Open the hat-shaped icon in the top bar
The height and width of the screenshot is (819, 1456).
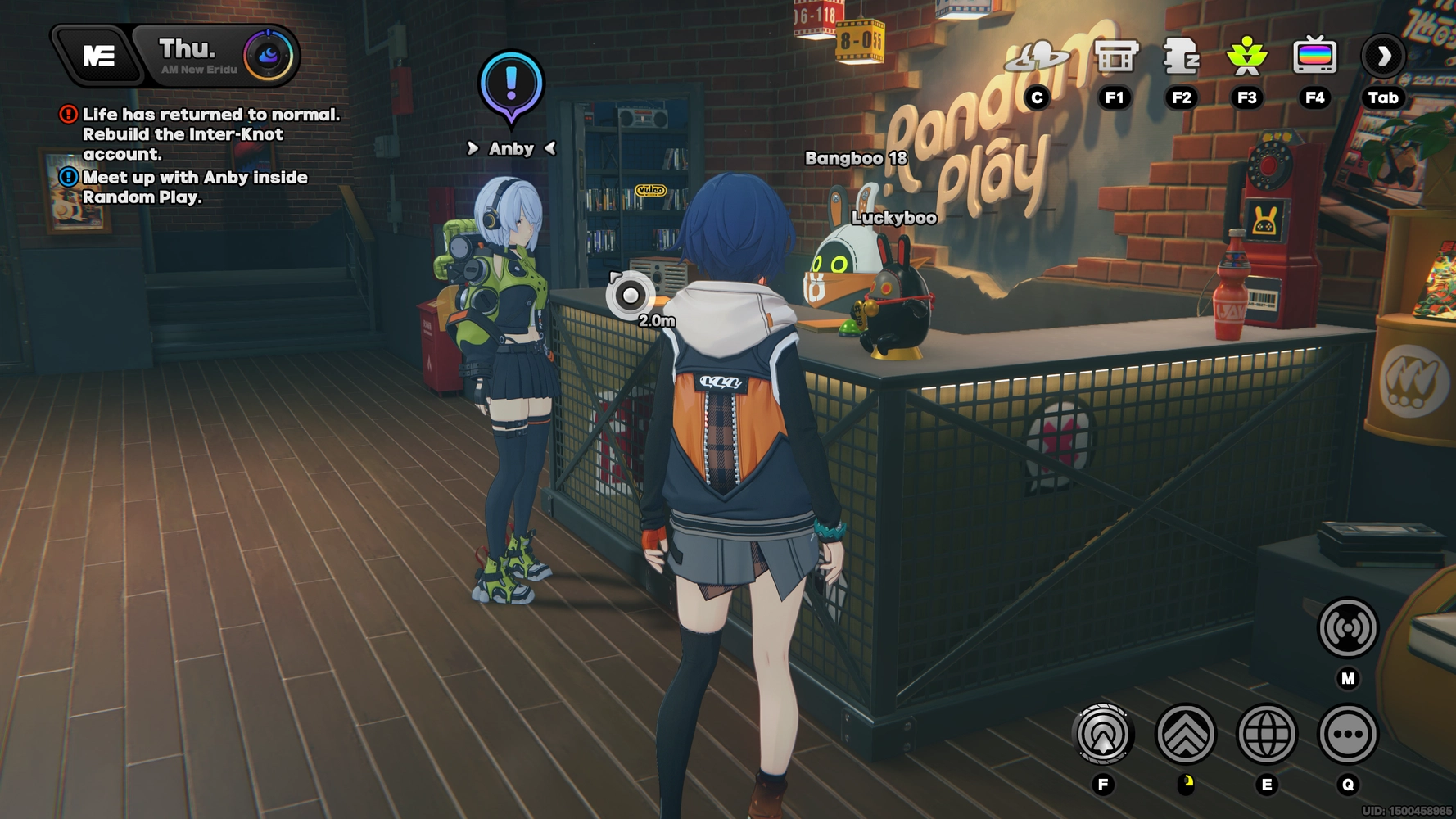[x=1037, y=57]
